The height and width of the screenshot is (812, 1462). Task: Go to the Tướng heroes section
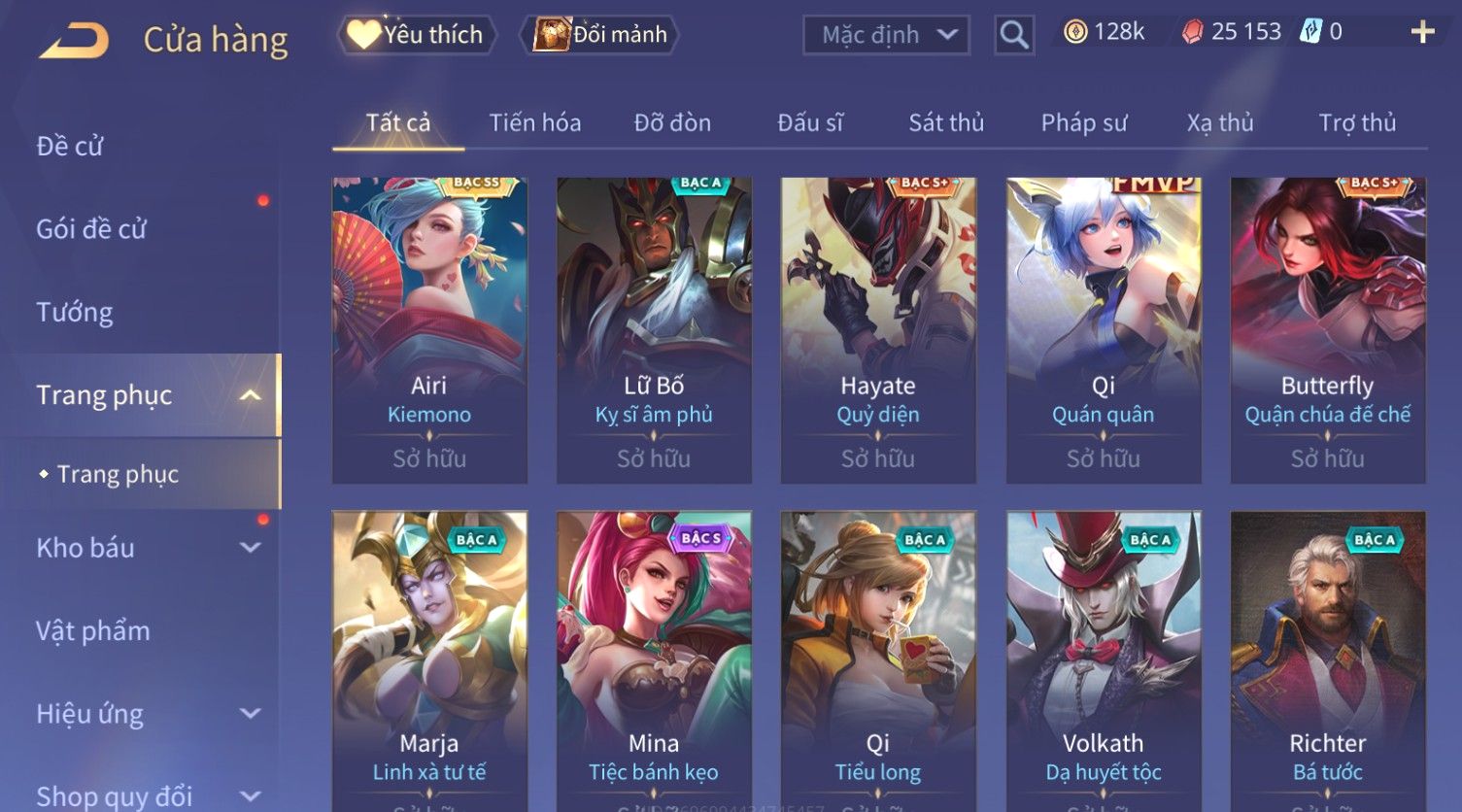point(75,312)
